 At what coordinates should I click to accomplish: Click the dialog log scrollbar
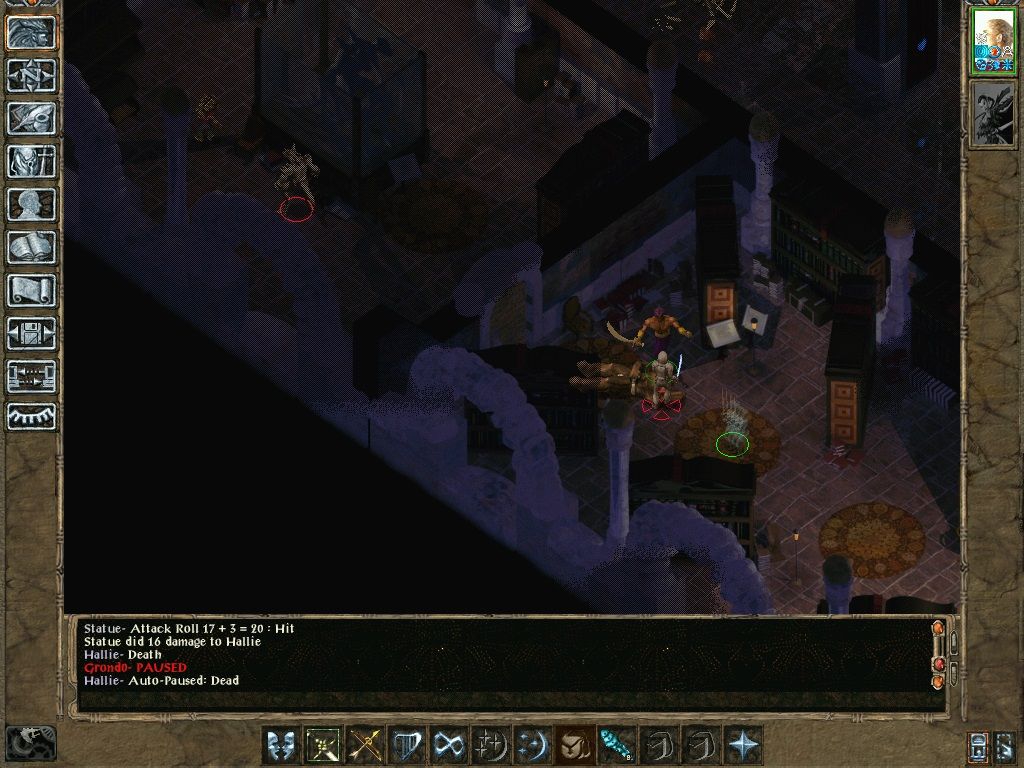pyautogui.click(x=938, y=654)
